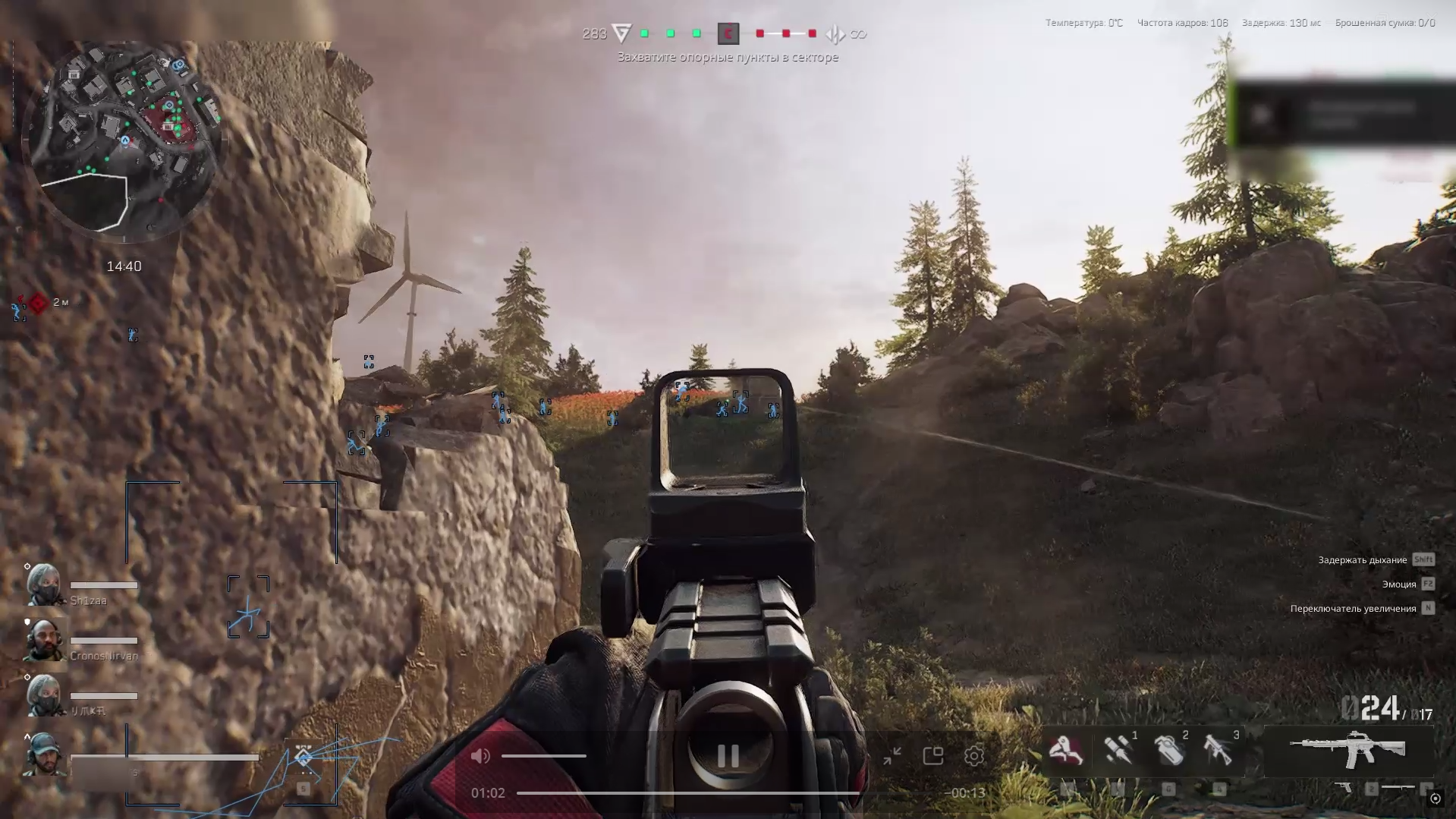Click the circular minimap

(124, 140)
